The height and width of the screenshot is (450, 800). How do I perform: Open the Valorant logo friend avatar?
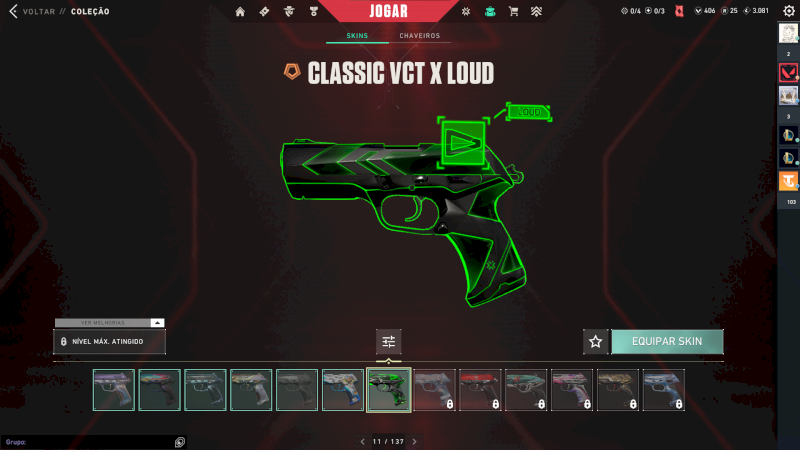click(788, 73)
